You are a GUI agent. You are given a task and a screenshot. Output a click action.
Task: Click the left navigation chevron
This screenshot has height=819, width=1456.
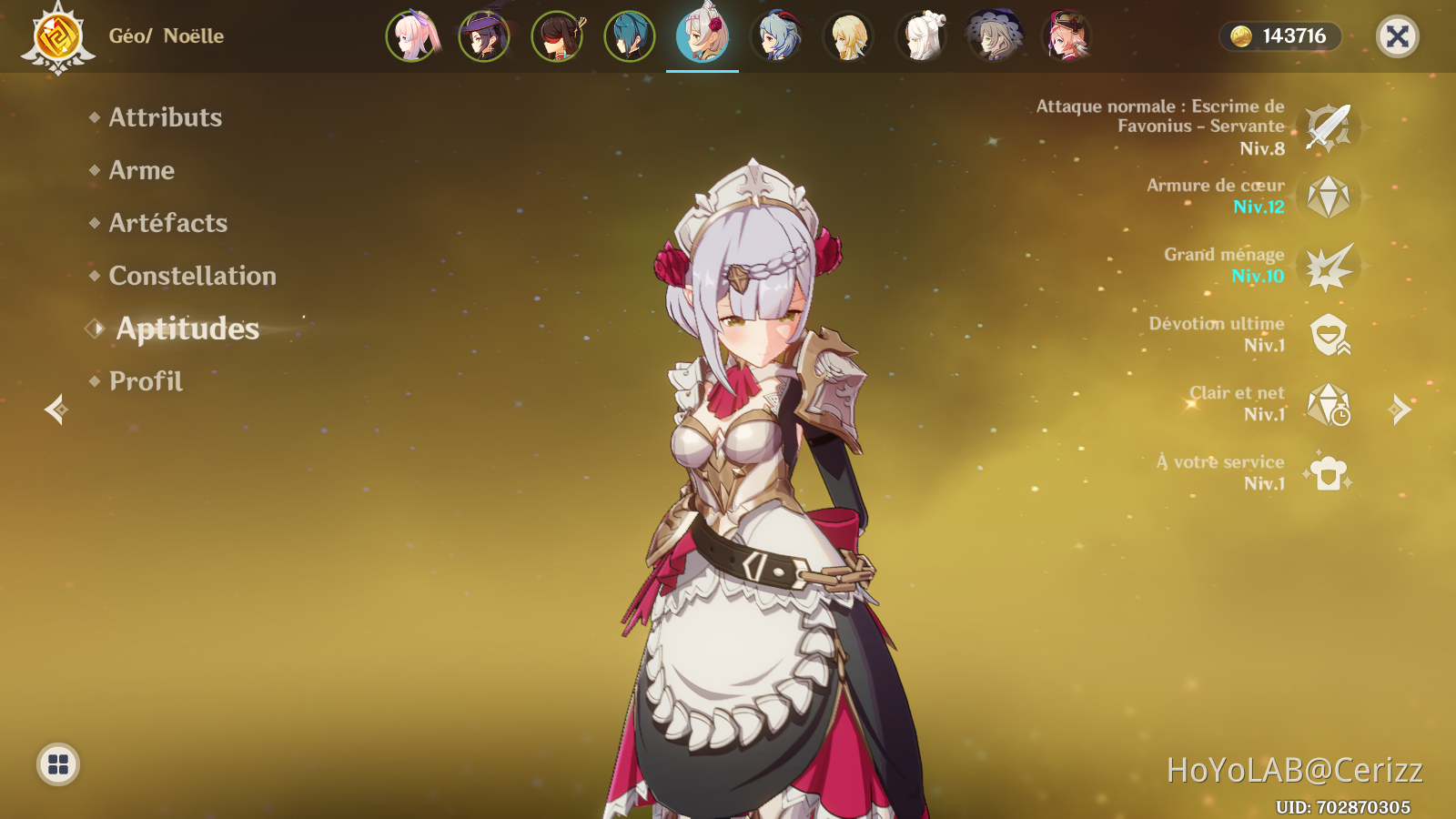coord(56,409)
